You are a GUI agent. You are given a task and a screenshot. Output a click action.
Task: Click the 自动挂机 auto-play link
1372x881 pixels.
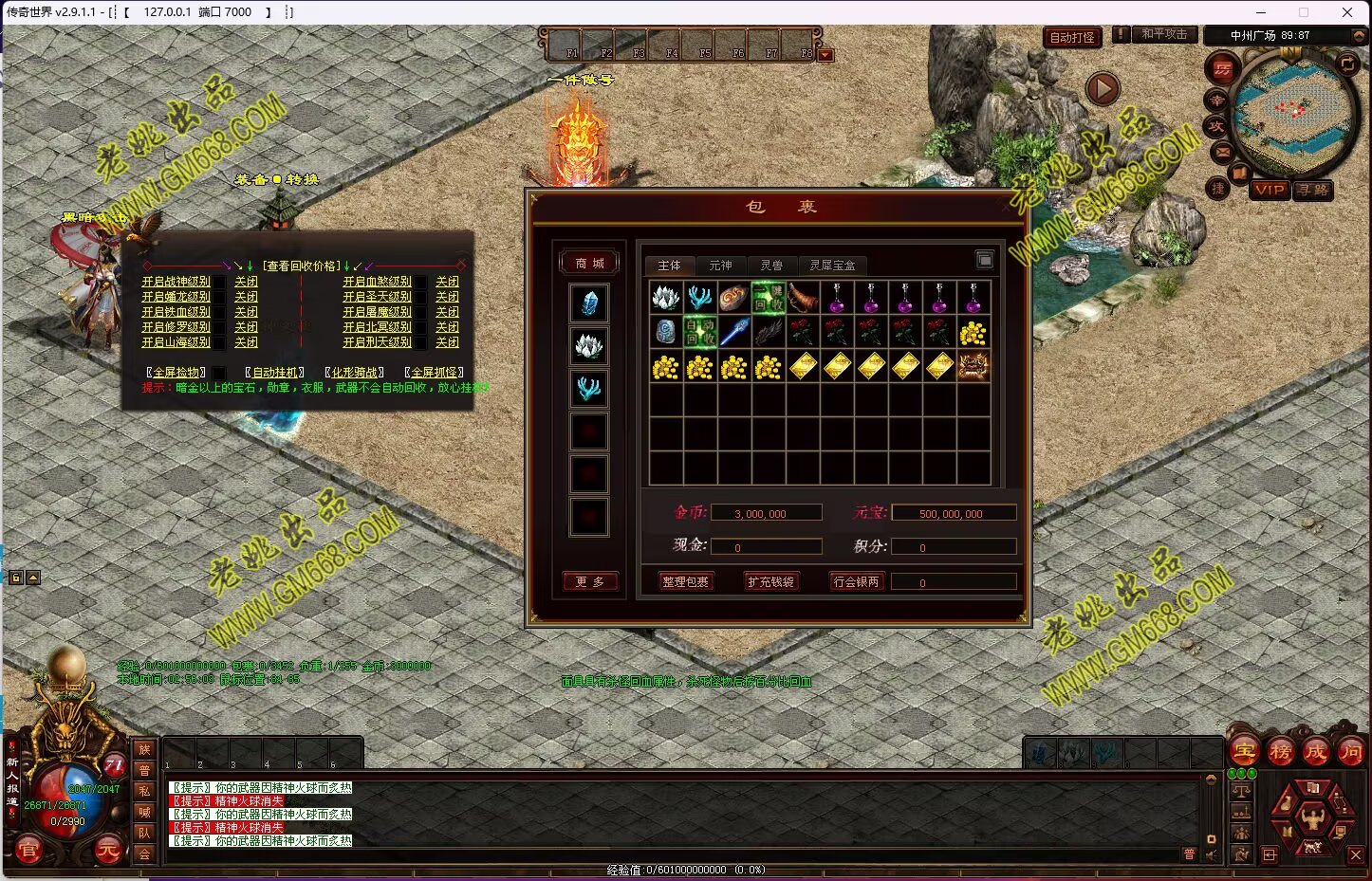pos(275,373)
